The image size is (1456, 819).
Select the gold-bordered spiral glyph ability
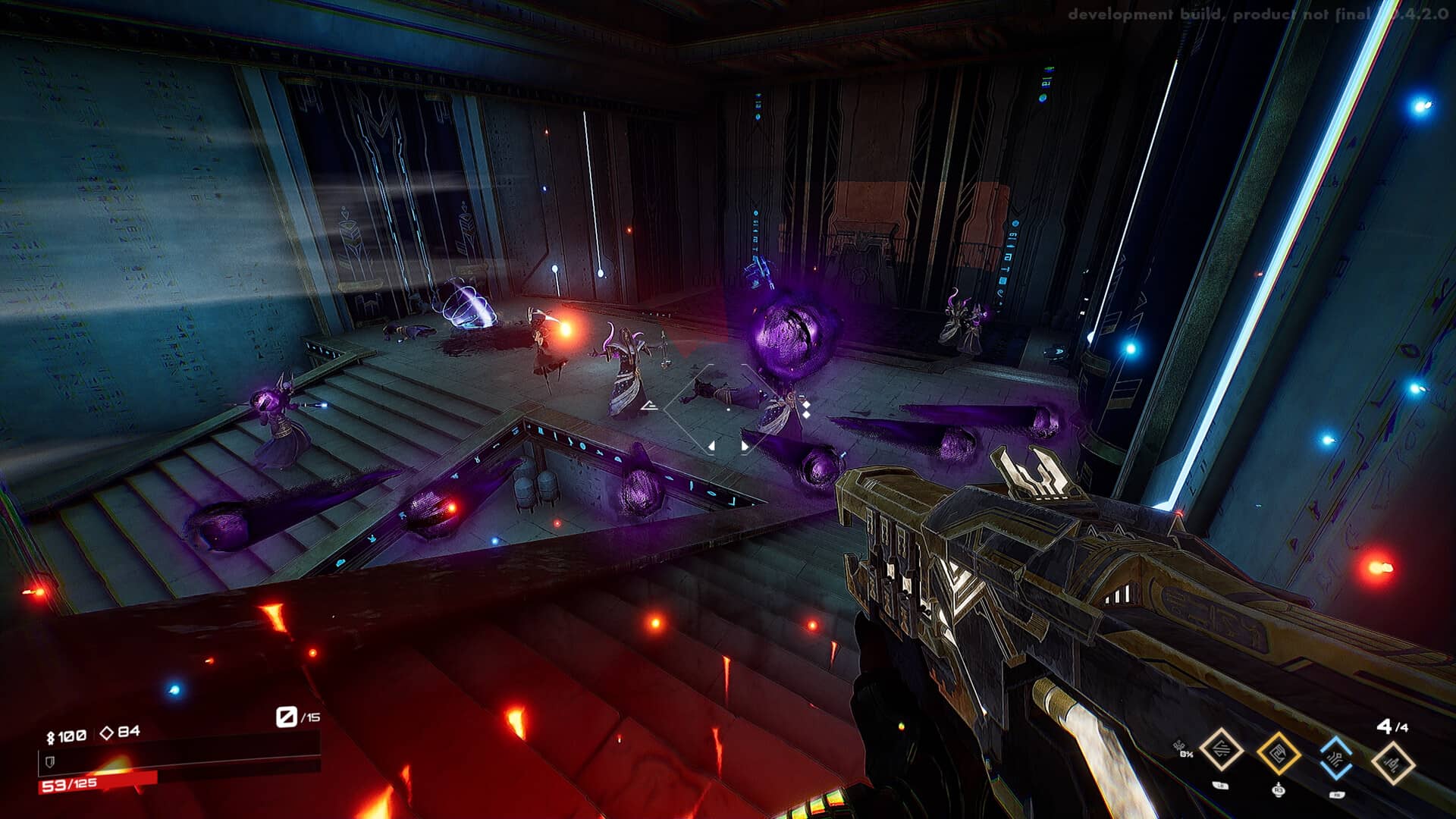(1279, 754)
